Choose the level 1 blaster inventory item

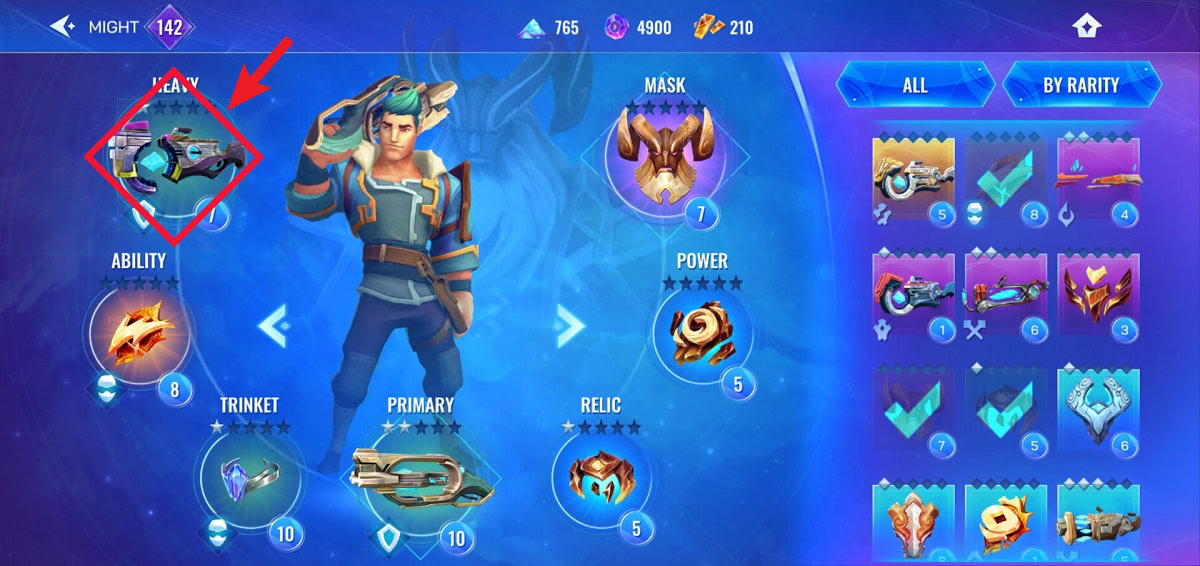pos(913,294)
